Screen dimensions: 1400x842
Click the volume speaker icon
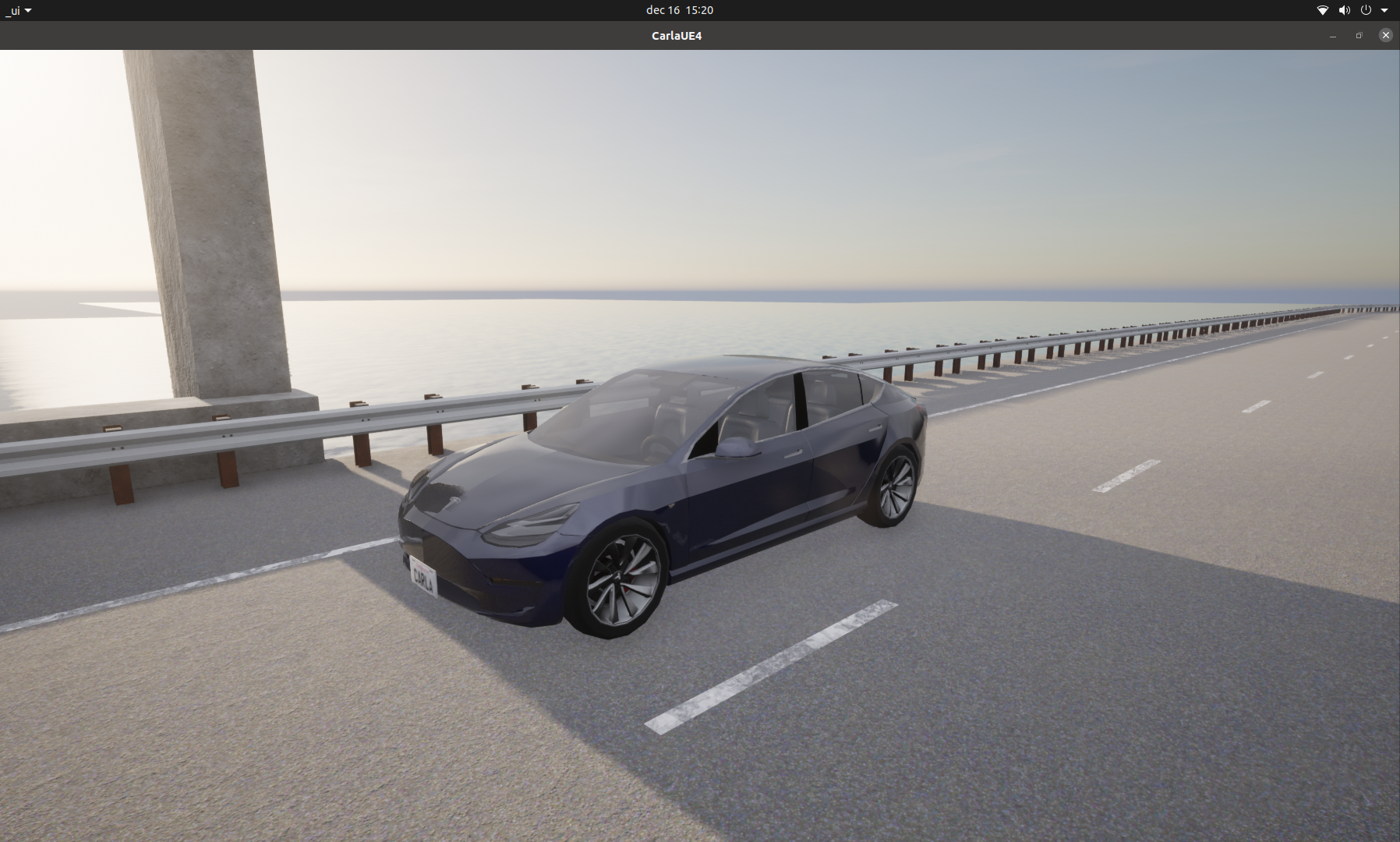(x=1343, y=10)
